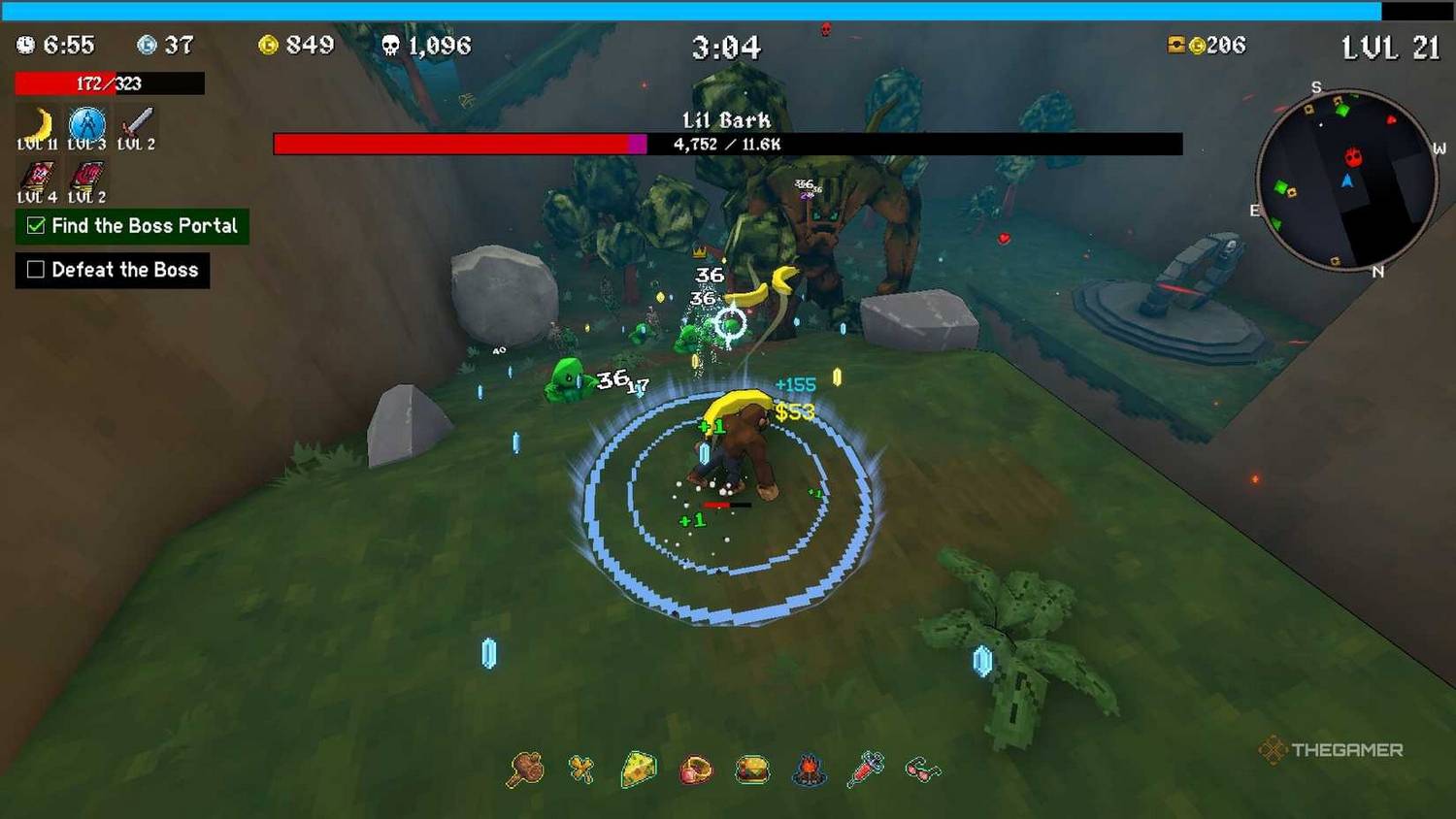This screenshot has width=1456, height=819.
Task: Pick the cheese wedge item
Action: click(x=638, y=770)
